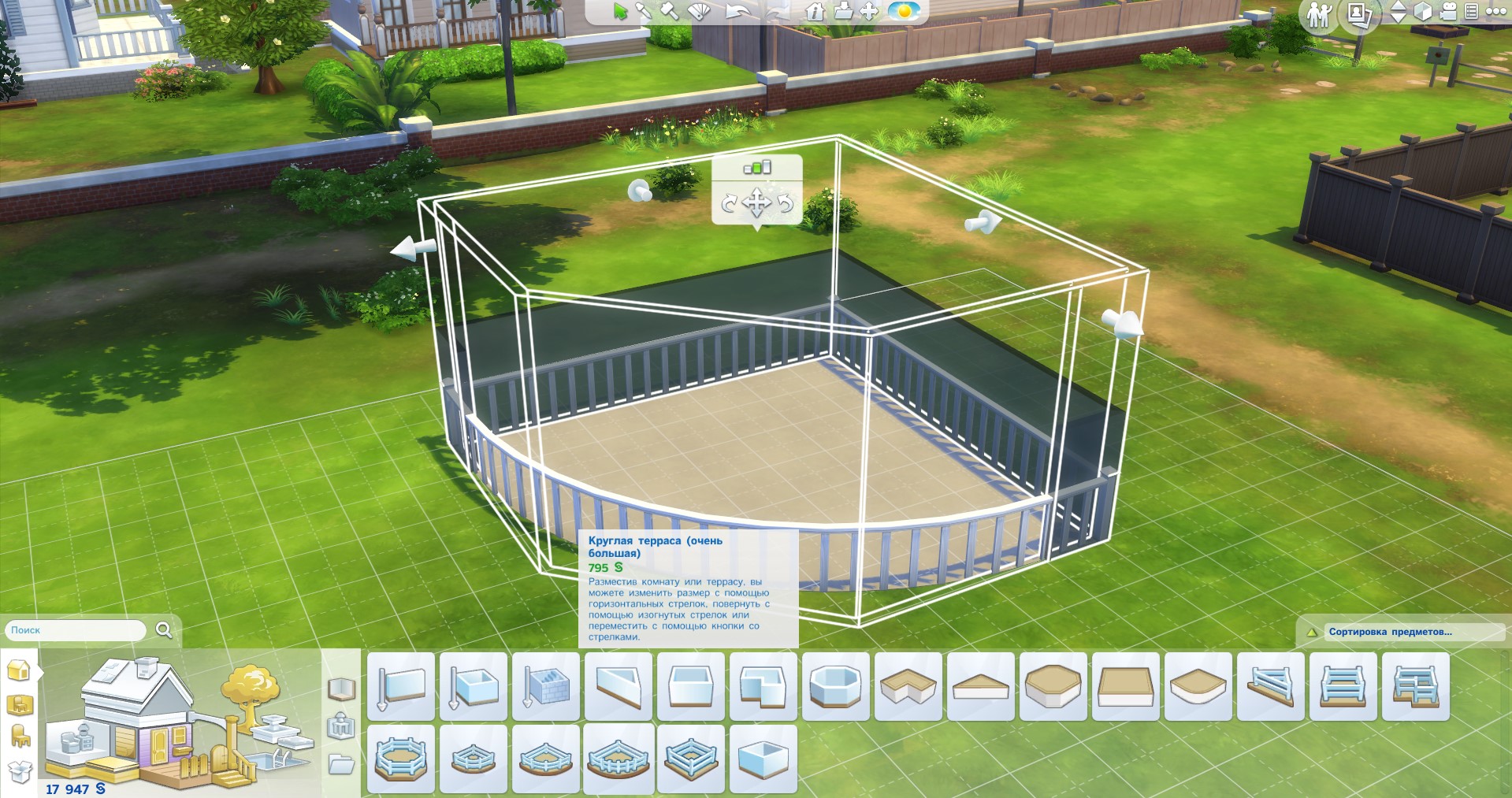Click the Поиск search field
Image resolution: width=1512 pixels, height=798 pixels.
click(75, 630)
